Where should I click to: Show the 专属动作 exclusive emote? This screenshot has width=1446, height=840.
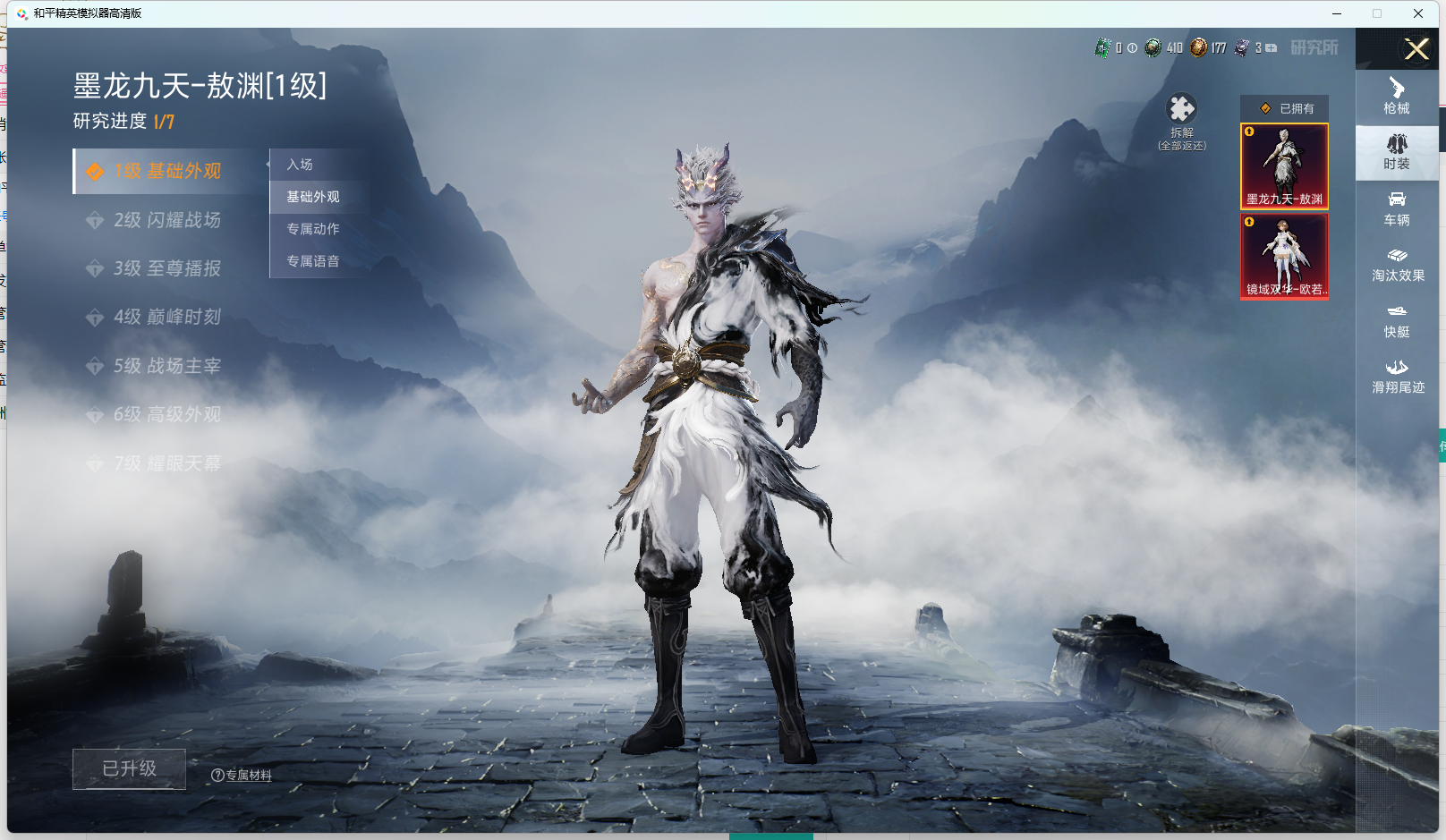coord(313,229)
